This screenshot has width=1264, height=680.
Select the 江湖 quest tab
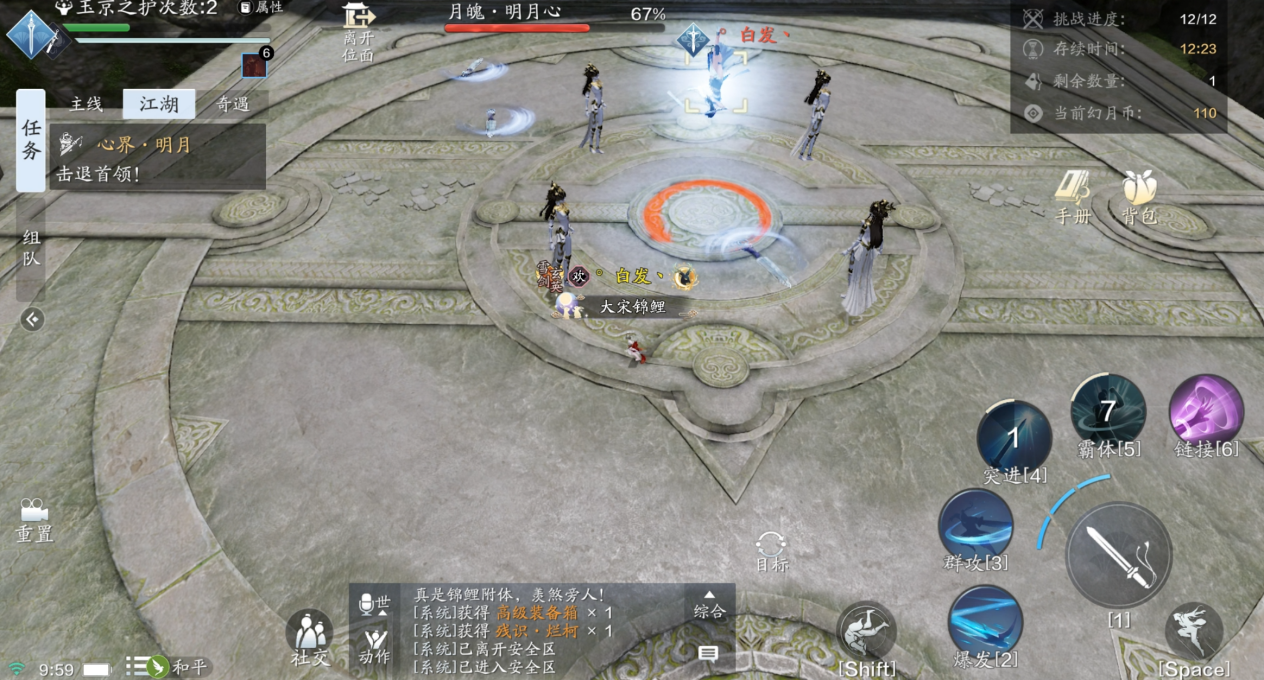(x=158, y=104)
